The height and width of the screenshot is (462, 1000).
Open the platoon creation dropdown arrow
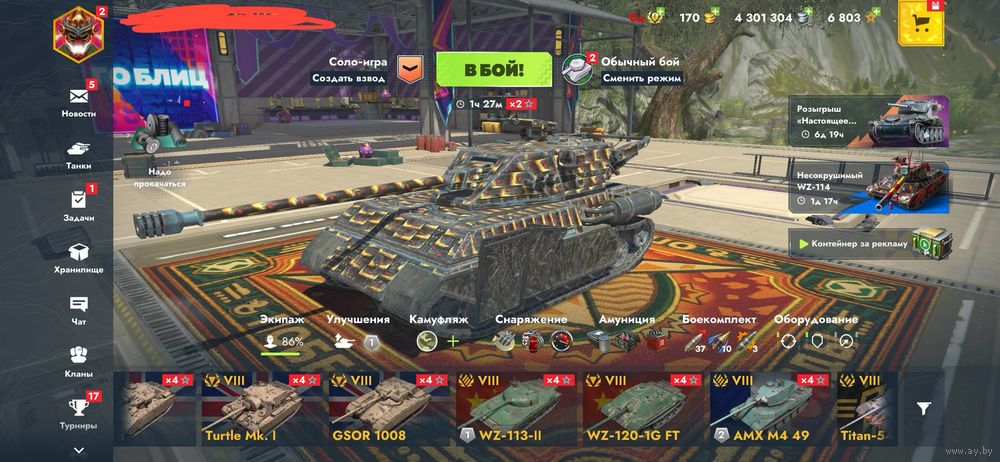point(410,69)
